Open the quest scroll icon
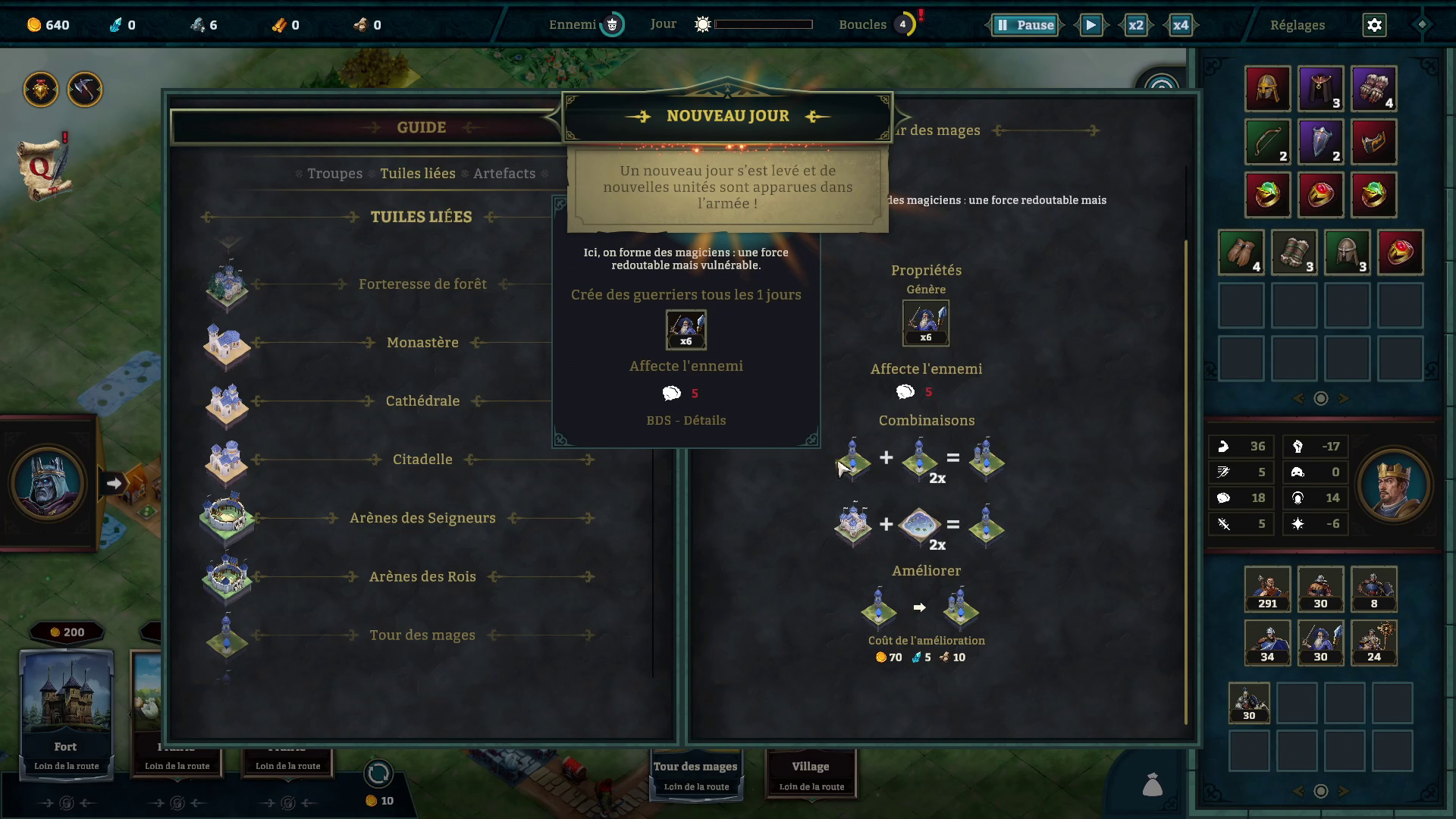 click(44, 168)
